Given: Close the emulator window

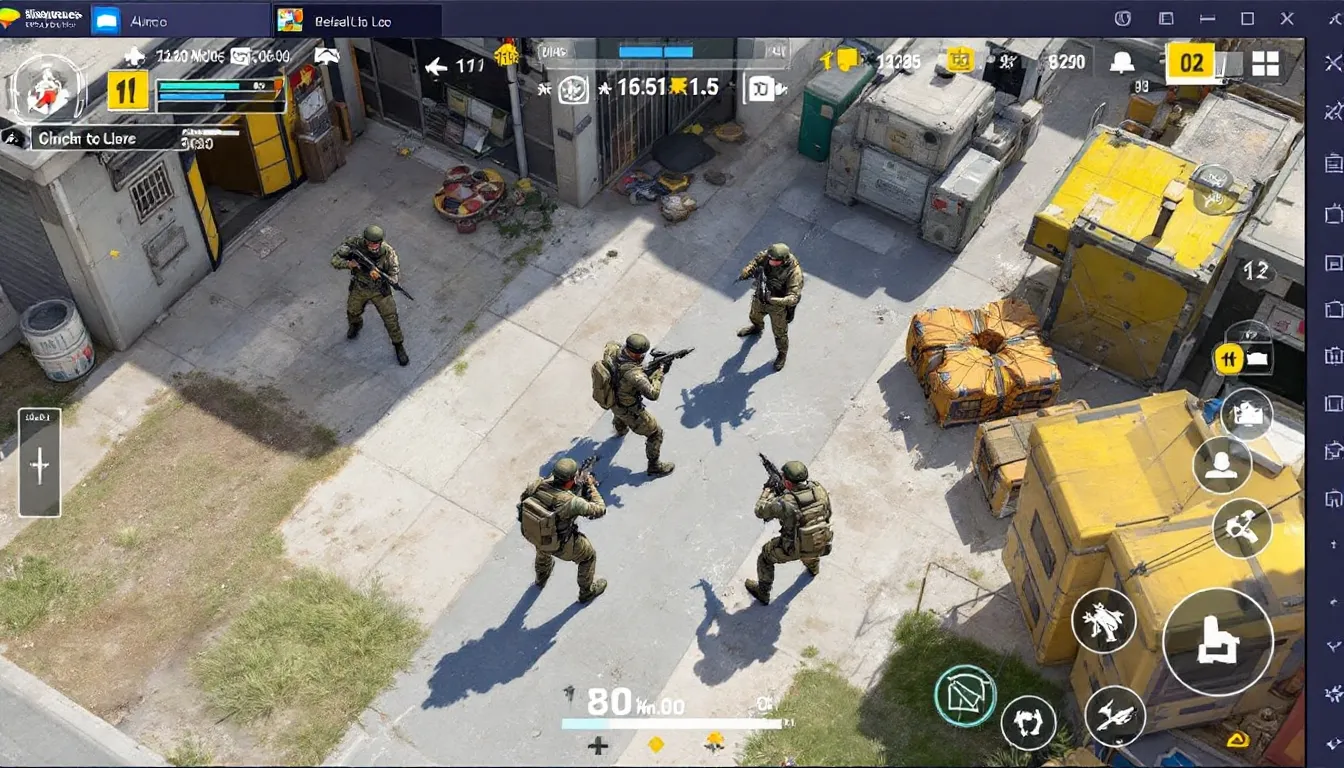Looking at the screenshot, I should 1288,19.
